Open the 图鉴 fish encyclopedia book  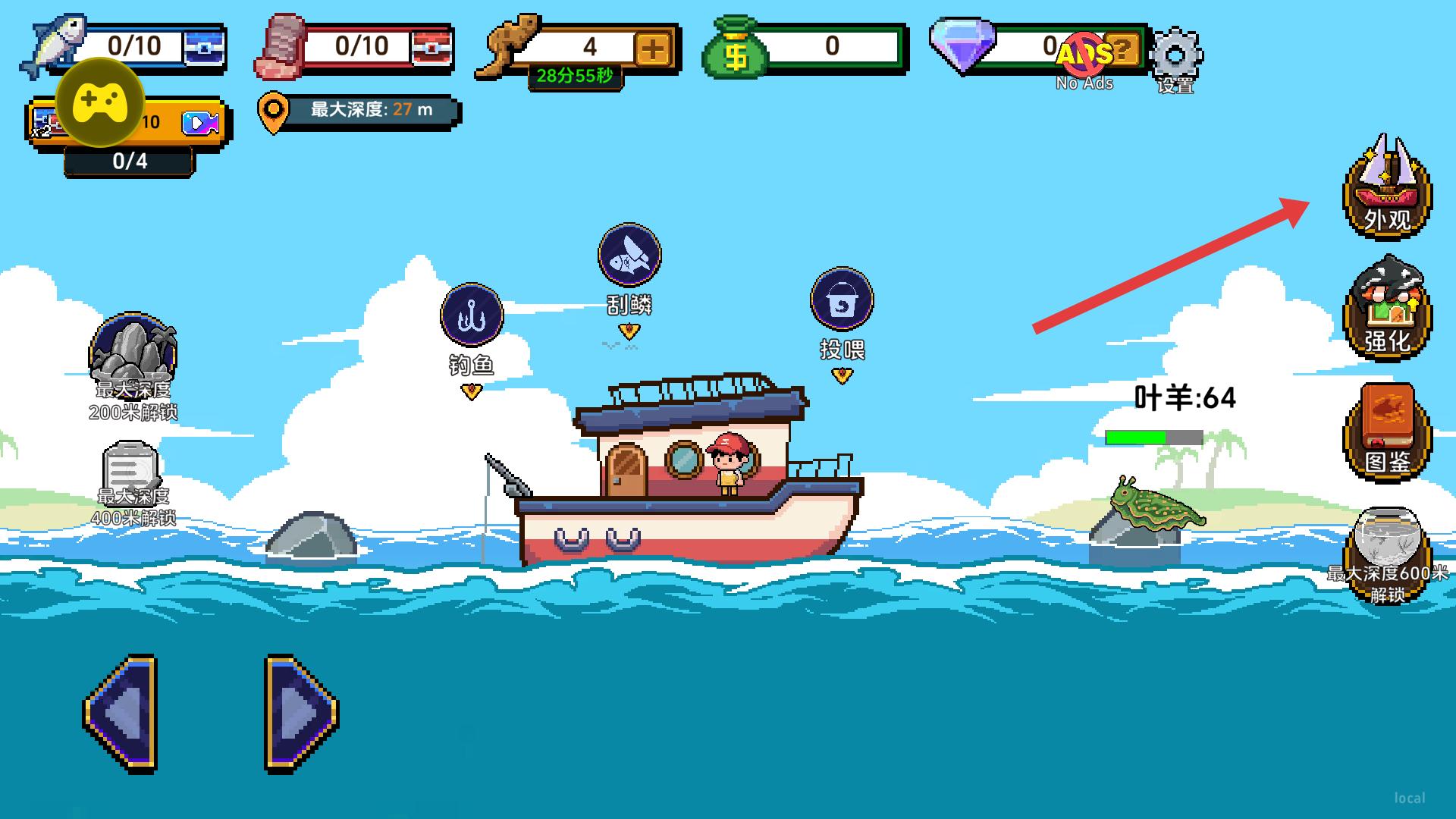[x=1387, y=429]
